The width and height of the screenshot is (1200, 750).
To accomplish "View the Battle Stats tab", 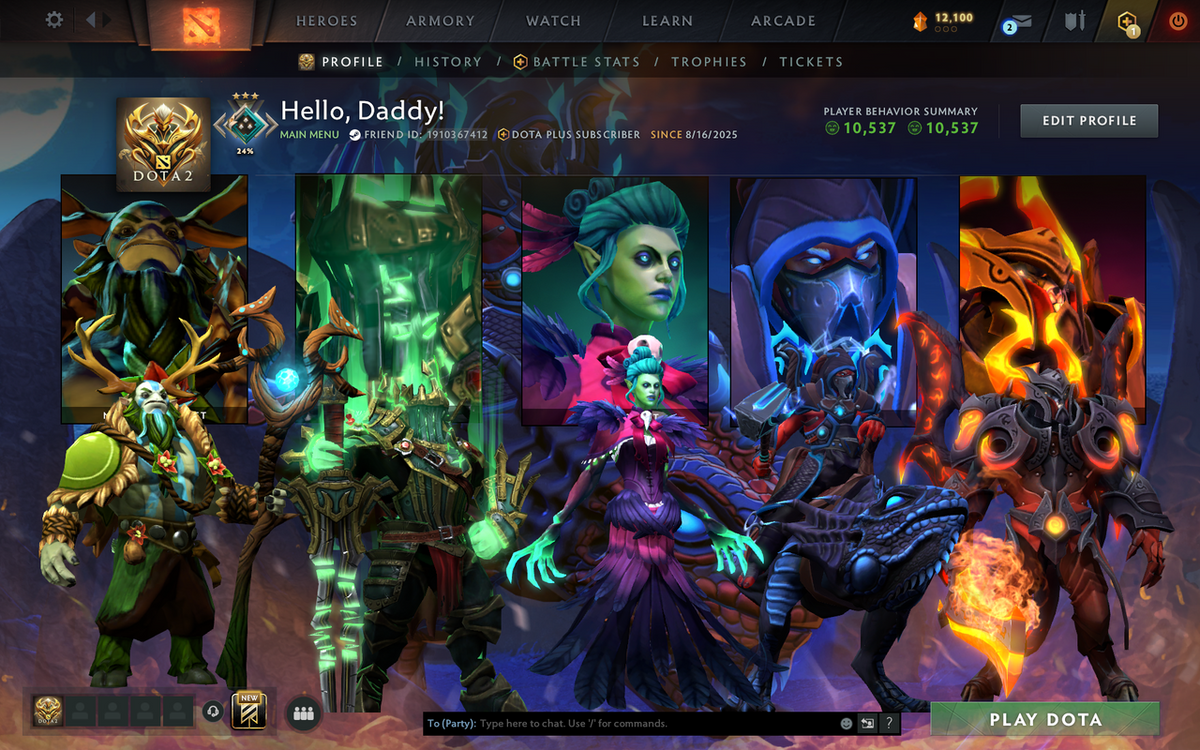I will 586,62.
